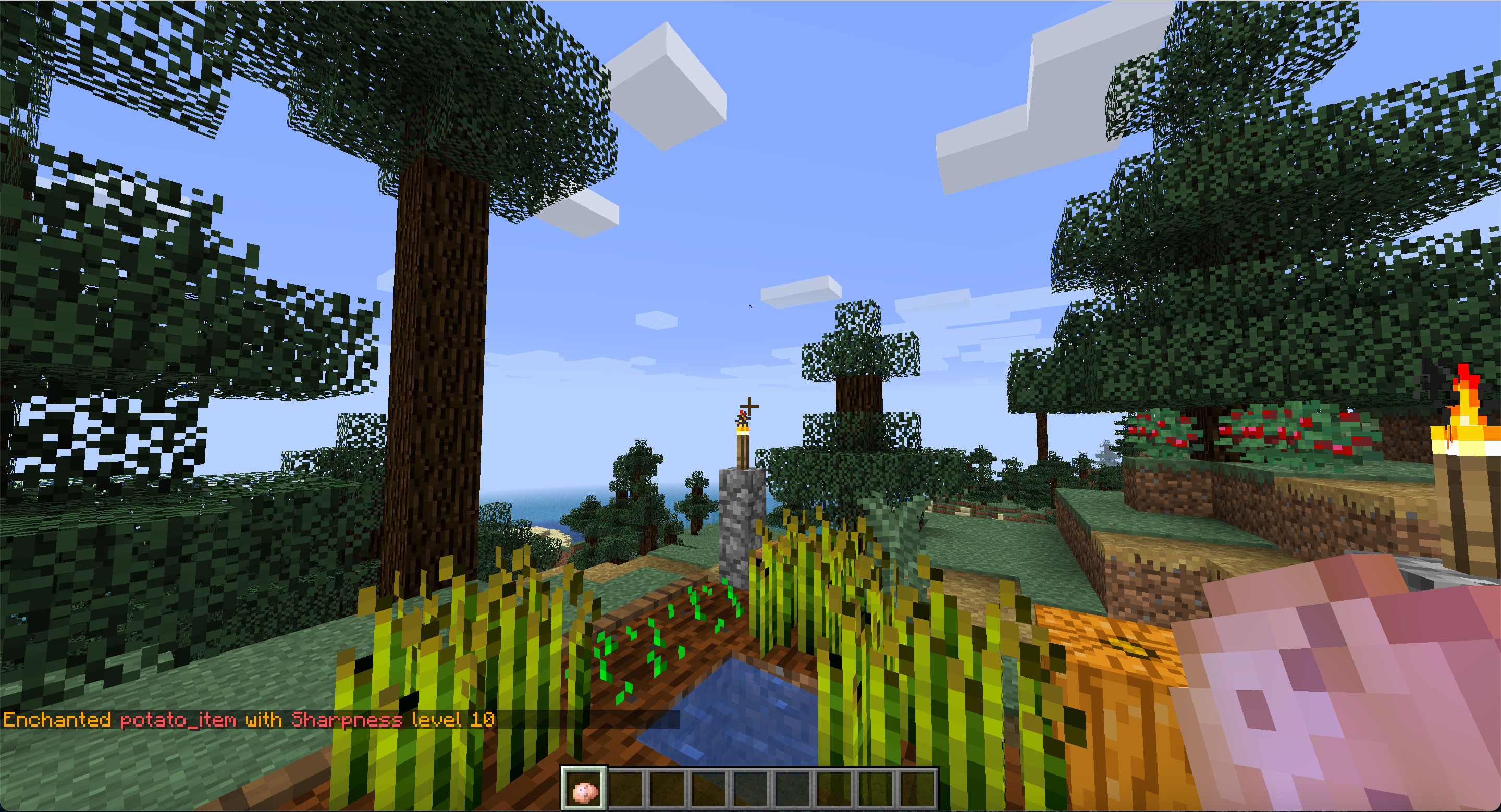The height and width of the screenshot is (812, 1501).
Task: Click the crosshair at screen center
Action: click(750, 406)
